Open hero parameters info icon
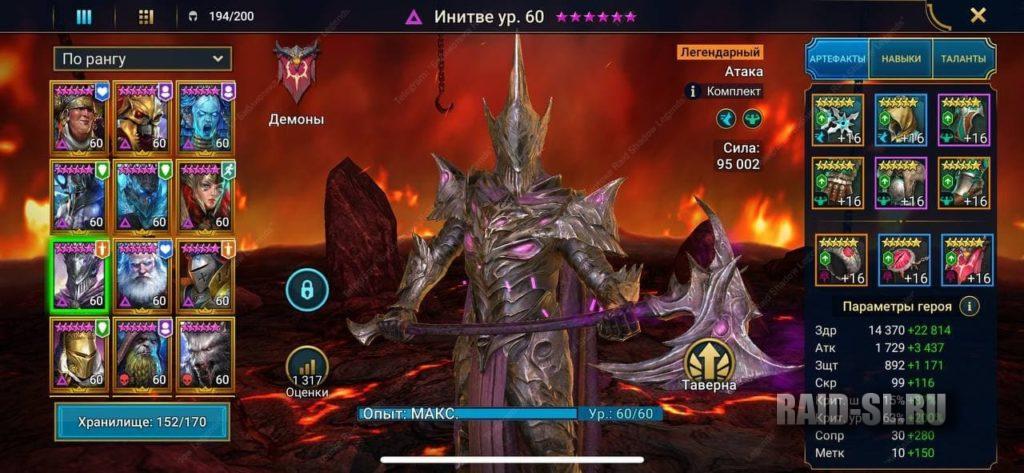Image resolution: width=1024 pixels, height=473 pixels. (x=969, y=307)
